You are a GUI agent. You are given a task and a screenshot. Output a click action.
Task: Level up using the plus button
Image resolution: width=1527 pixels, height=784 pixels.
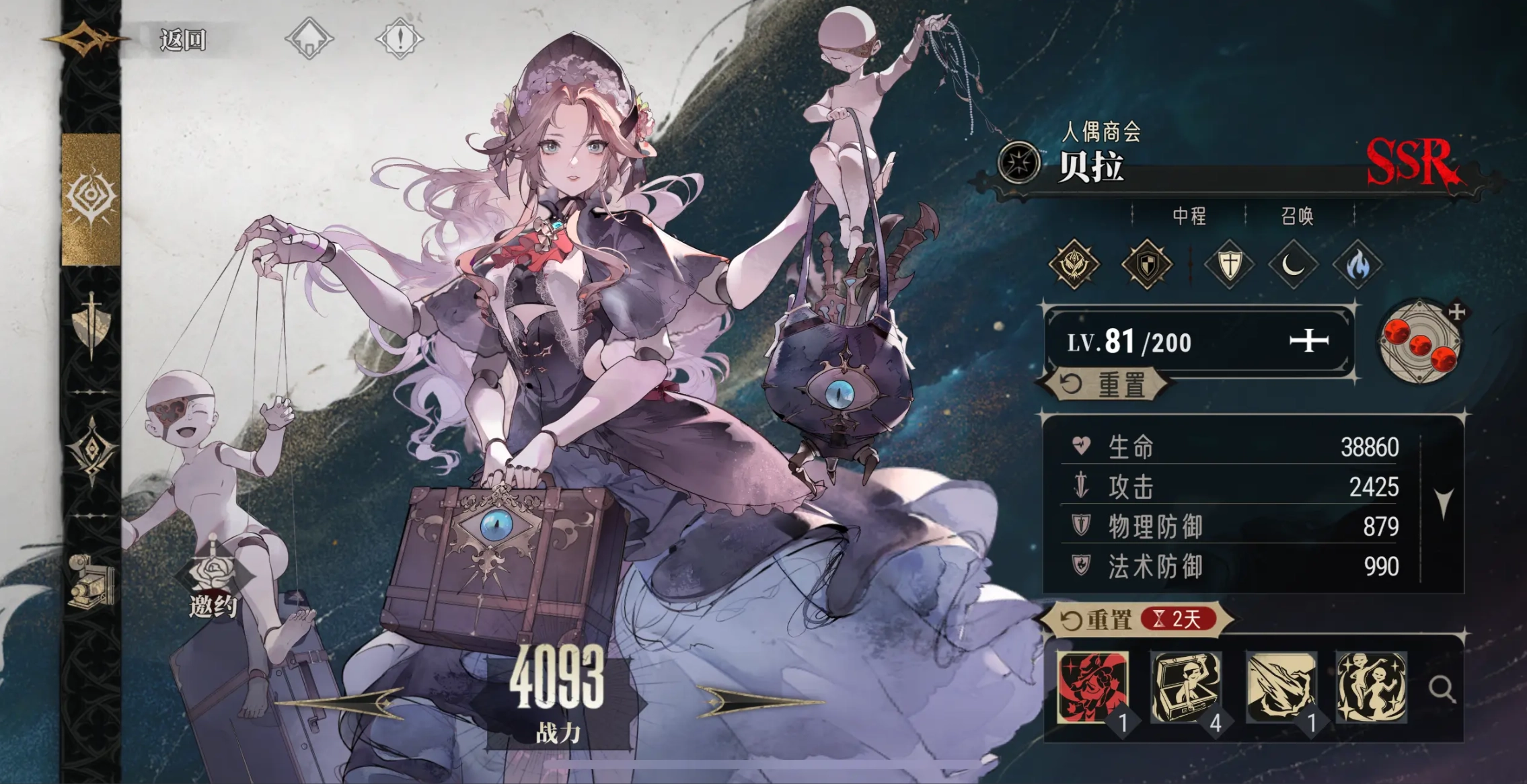coord(1308,342)
